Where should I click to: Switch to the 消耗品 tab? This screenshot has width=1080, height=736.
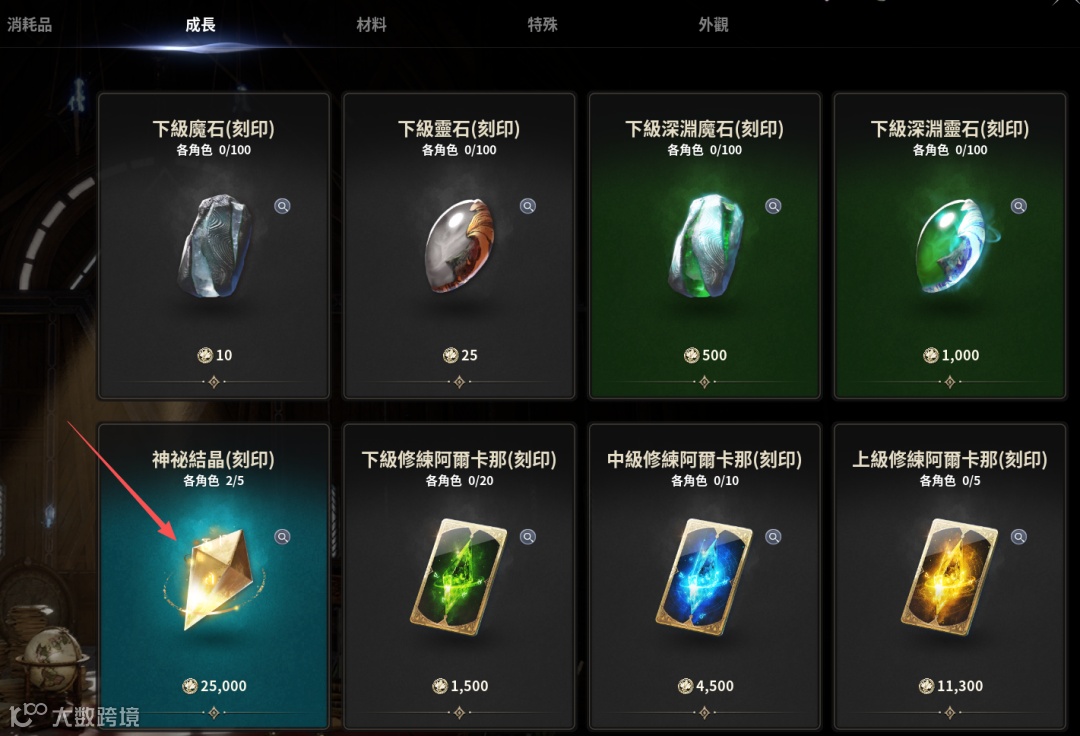[30, 25]
